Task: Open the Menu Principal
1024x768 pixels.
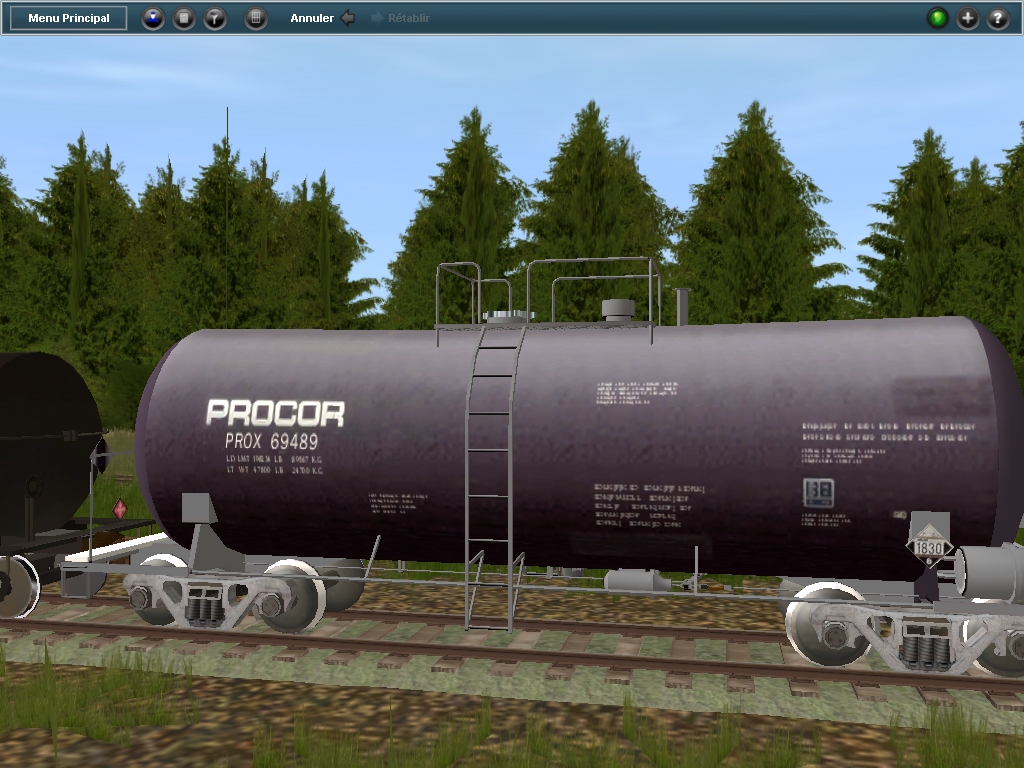Action: point(69,18)
